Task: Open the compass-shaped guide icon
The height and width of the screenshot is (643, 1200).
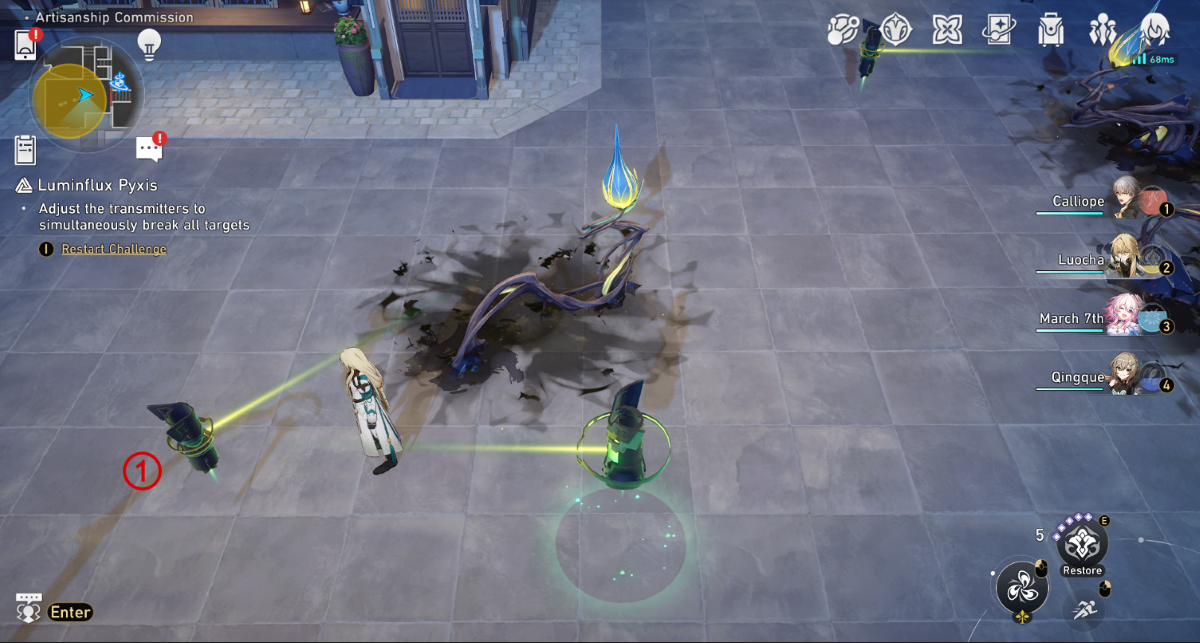Action: point(895,30)
